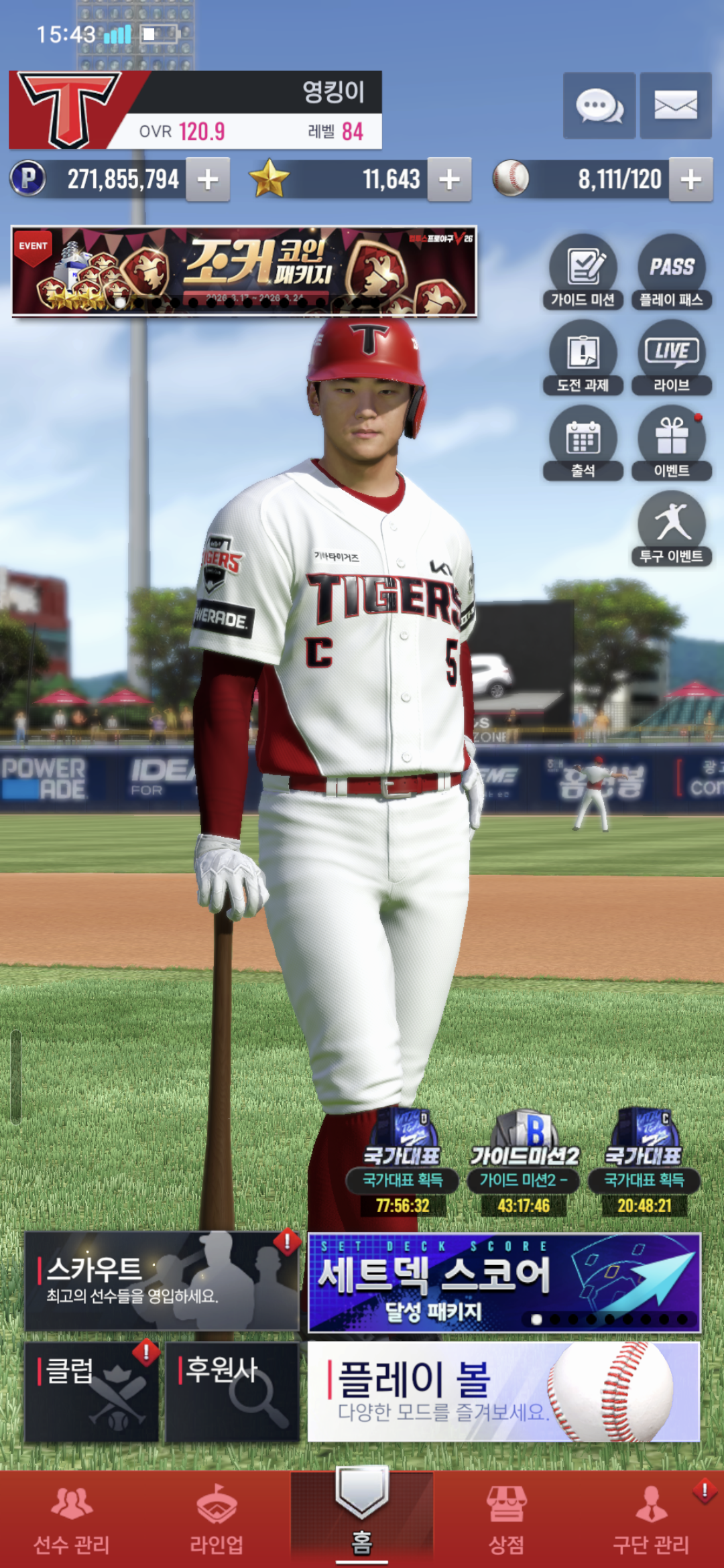Open 도전 과제 challenges
Viewport: 724px width, 1568px height.
(583, 358)
